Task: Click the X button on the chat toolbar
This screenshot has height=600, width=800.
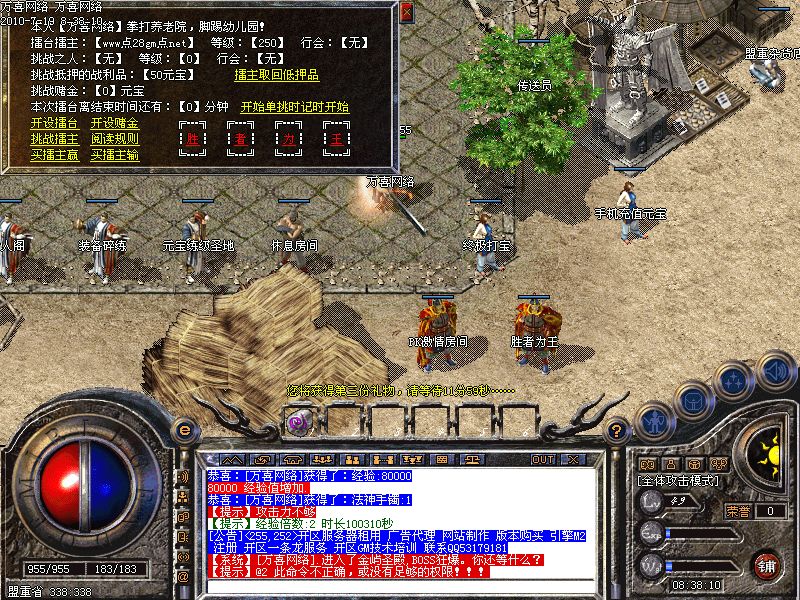Action: (x=573, y=460)
